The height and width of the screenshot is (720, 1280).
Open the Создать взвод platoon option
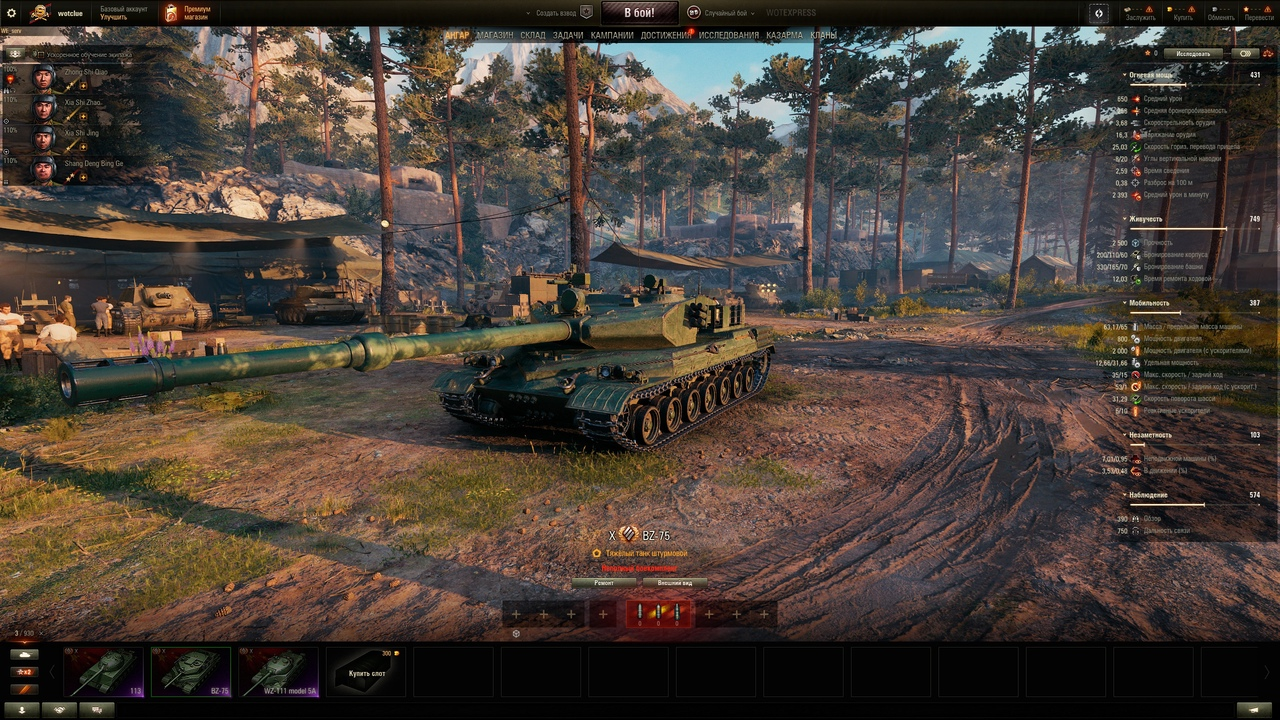[x=558, y=13]
